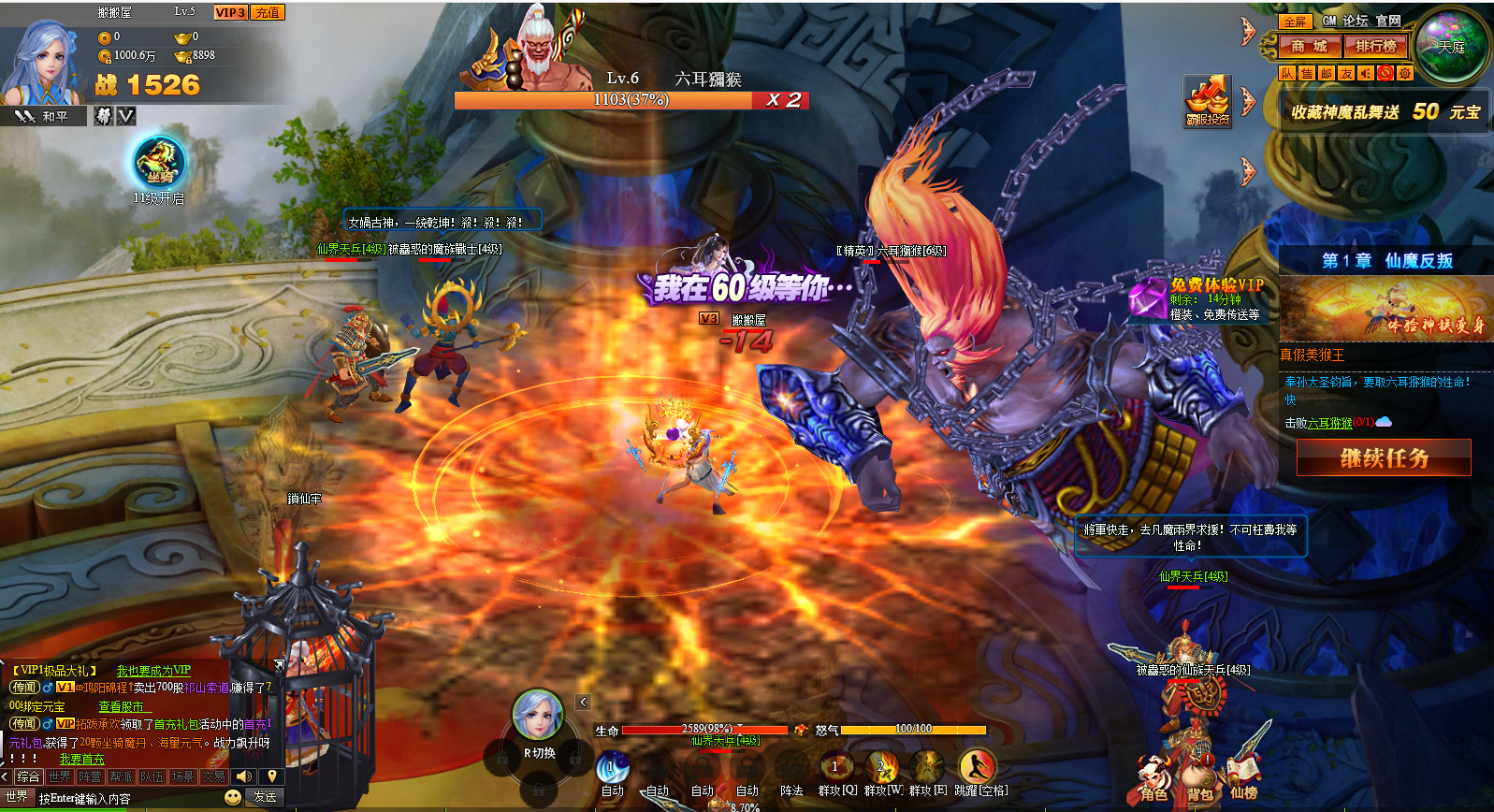Open the 背包 bag
Image resolution: width=1494 pixels, height=812 pixels.
click(1199, 781)
